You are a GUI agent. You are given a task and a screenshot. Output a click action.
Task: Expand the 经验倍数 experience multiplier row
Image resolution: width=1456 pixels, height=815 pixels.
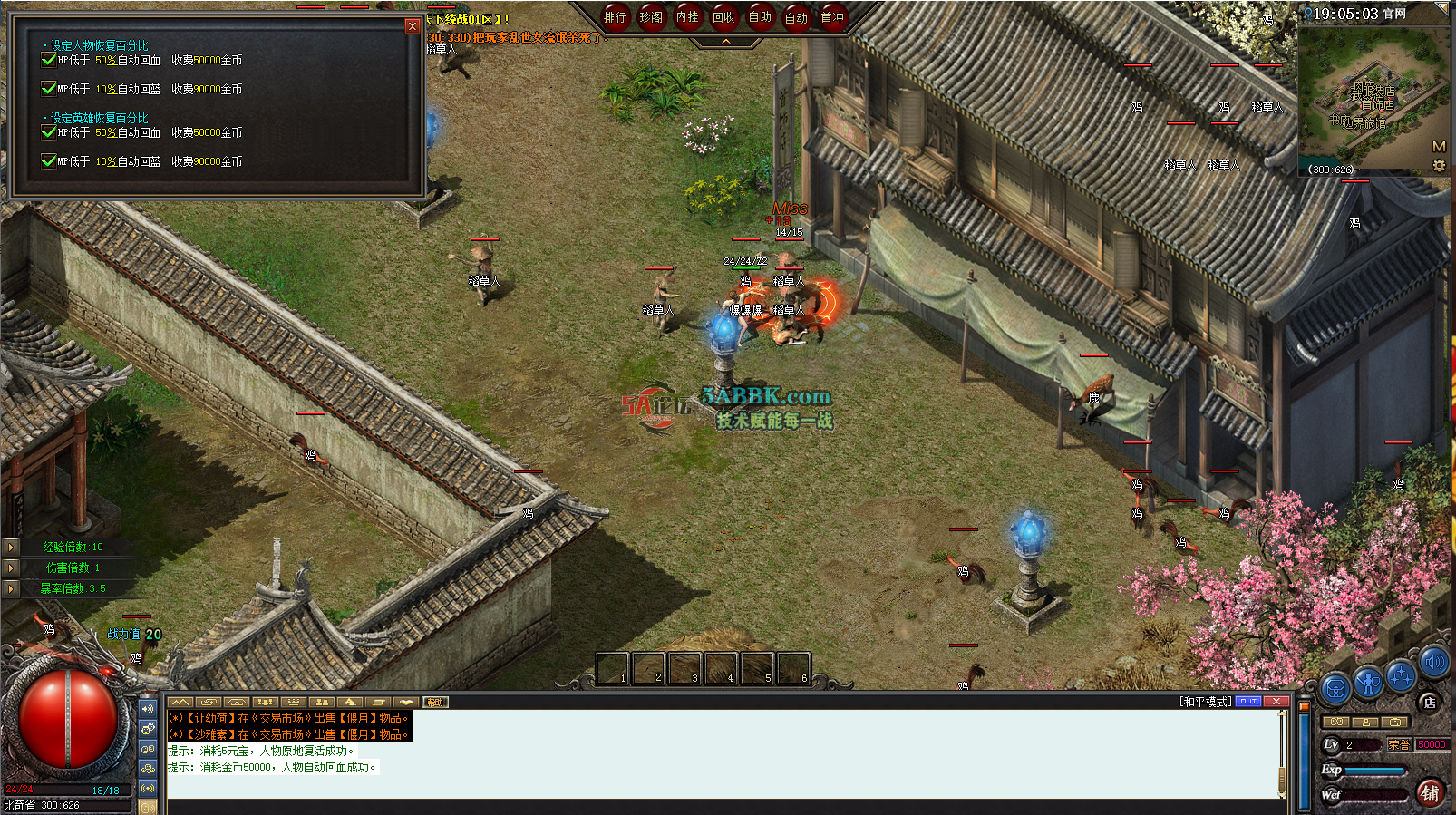coord(11,547)
